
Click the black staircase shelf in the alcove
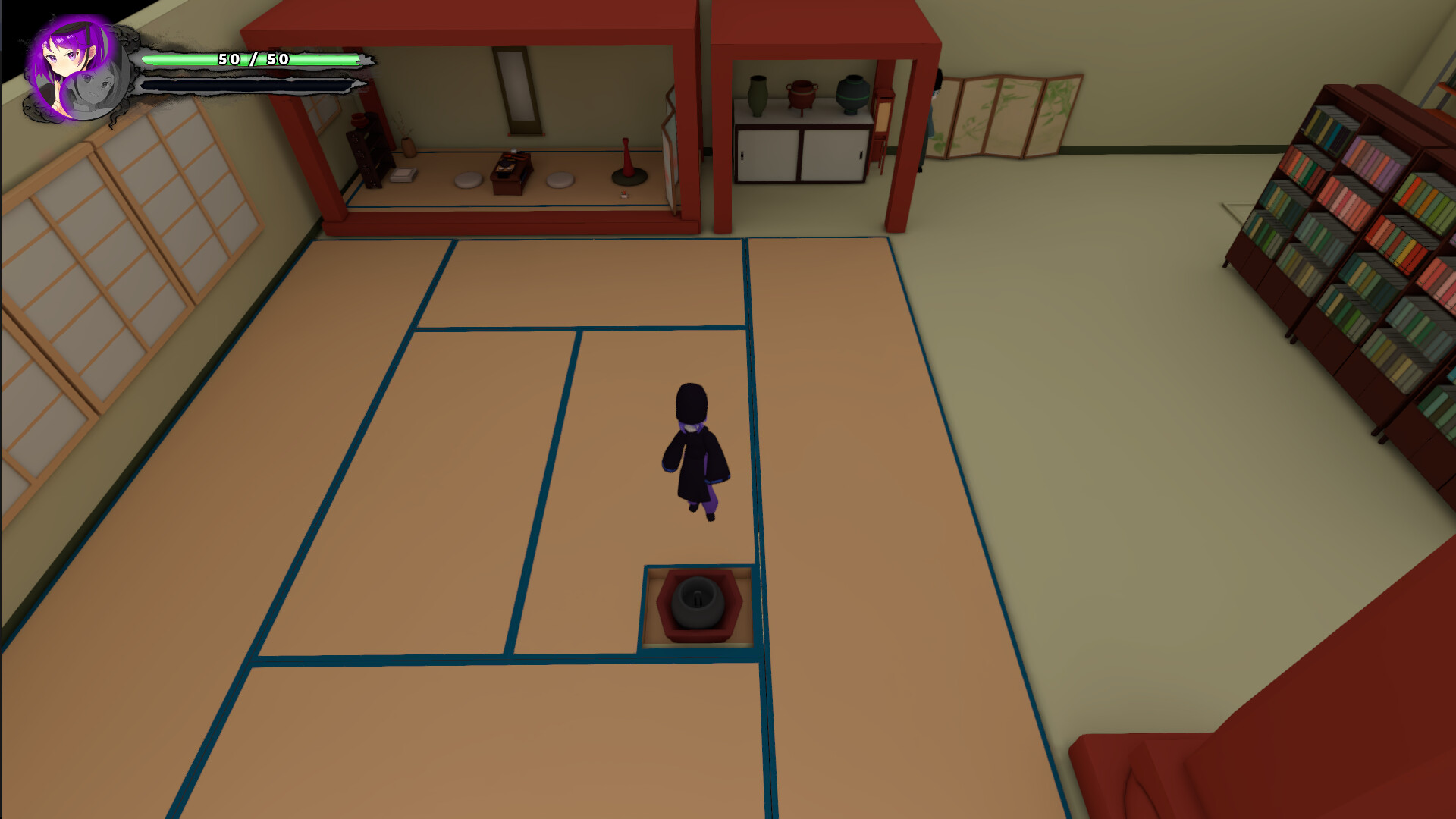click(x=368, y=152)
